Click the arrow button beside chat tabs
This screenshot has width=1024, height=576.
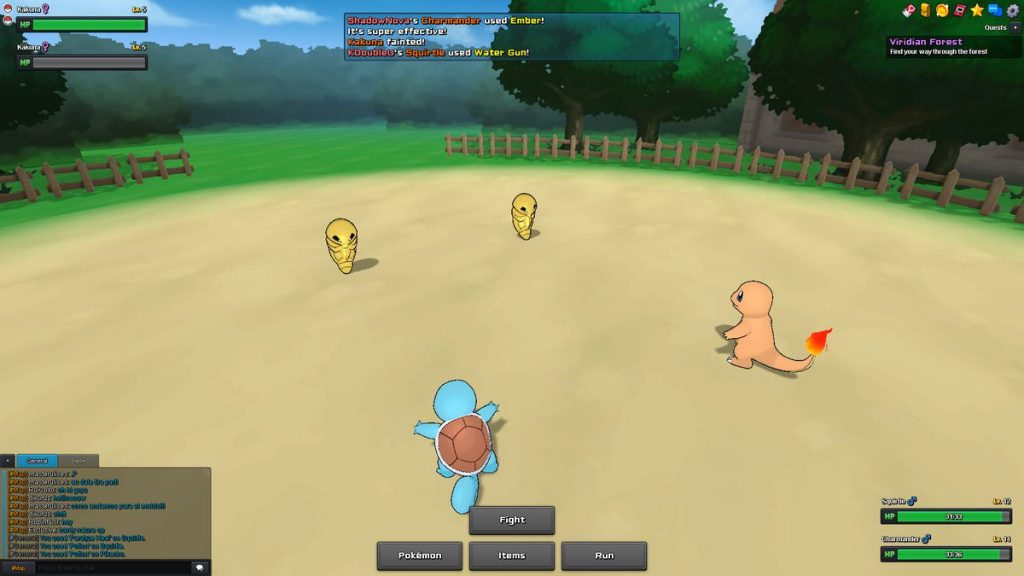coord(8,461)
